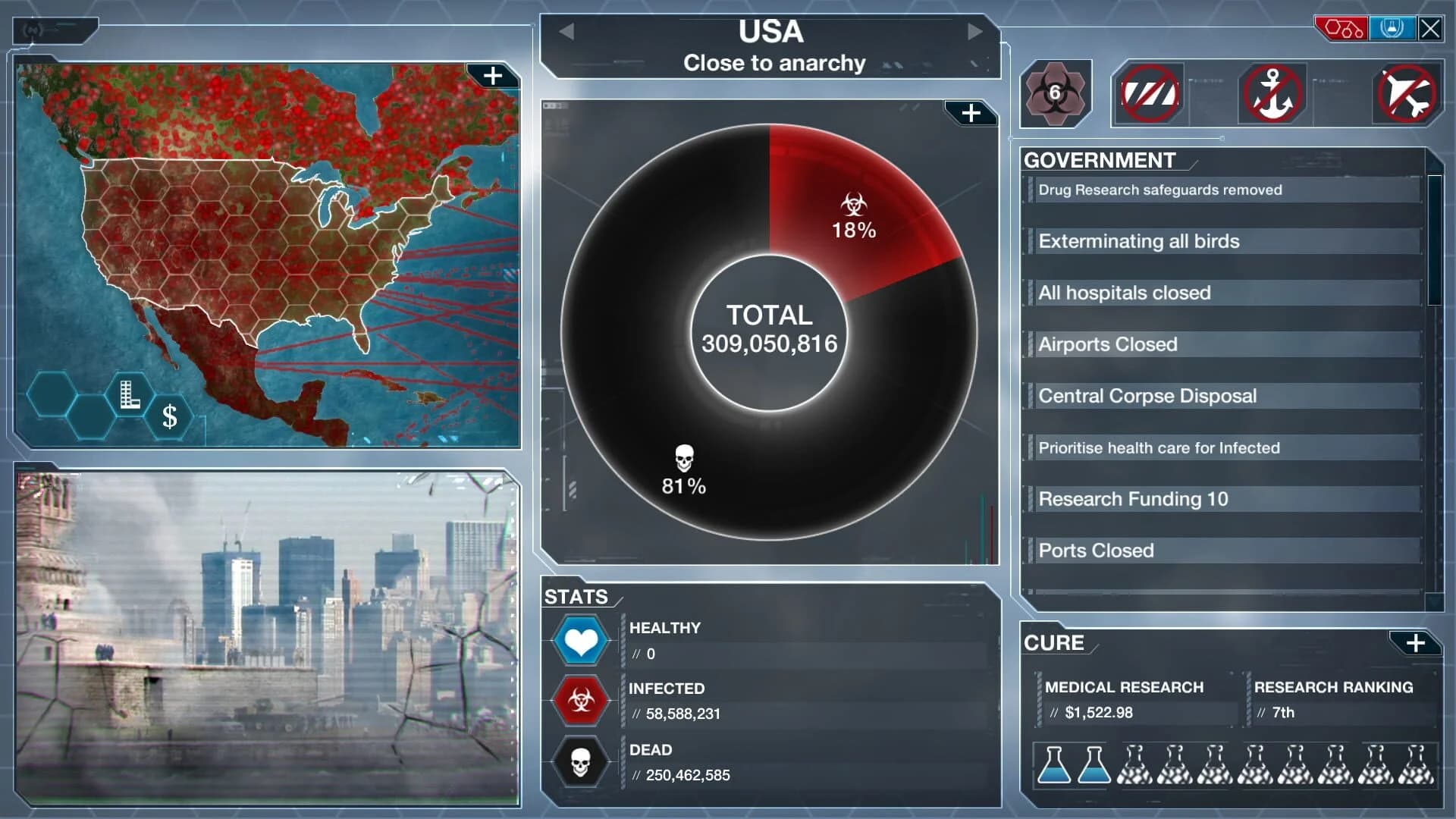Click the red disease menu icon
This screenshot has width=1456, height=819.
(x=1341, y=29)
